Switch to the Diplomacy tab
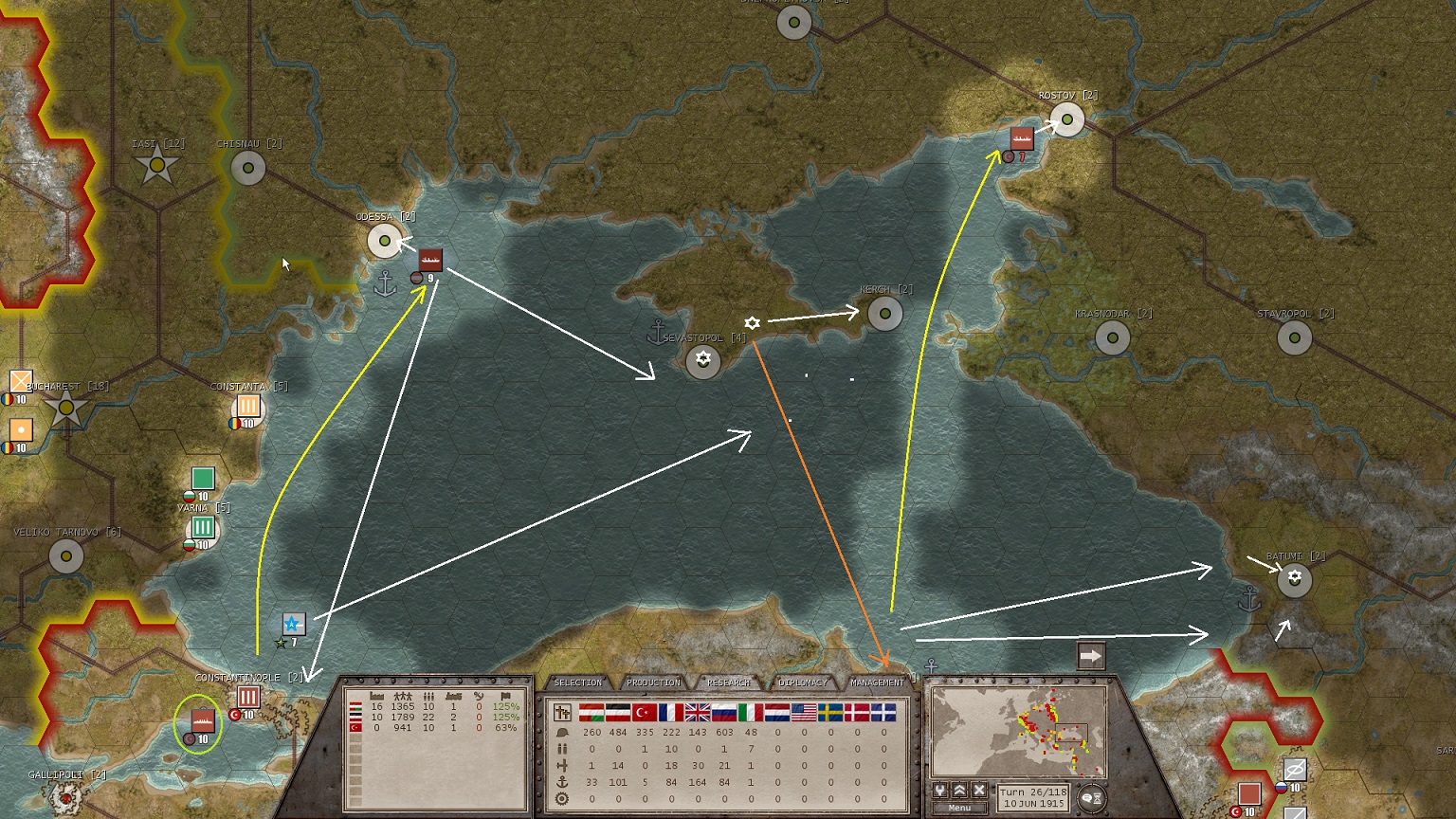This screenshot has width=1456, height=819. 801,682
